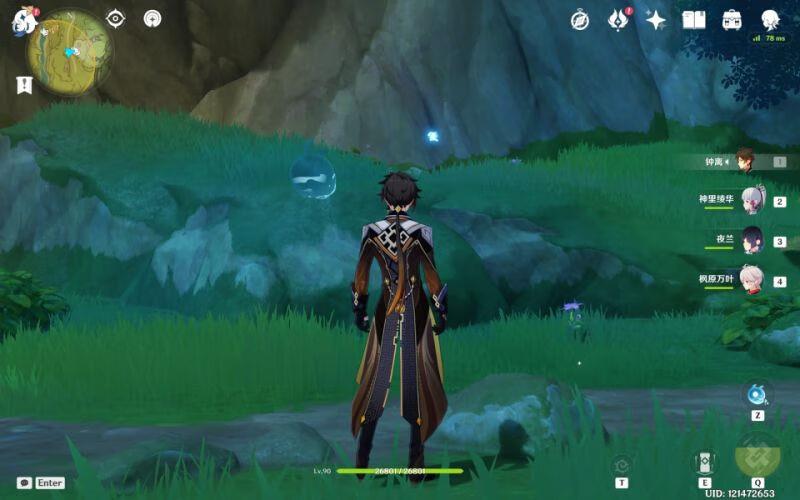The width and height of the screenshot is (800, 500).
Task: Activate the geo elemental burst icon
Action: [757, 454]
